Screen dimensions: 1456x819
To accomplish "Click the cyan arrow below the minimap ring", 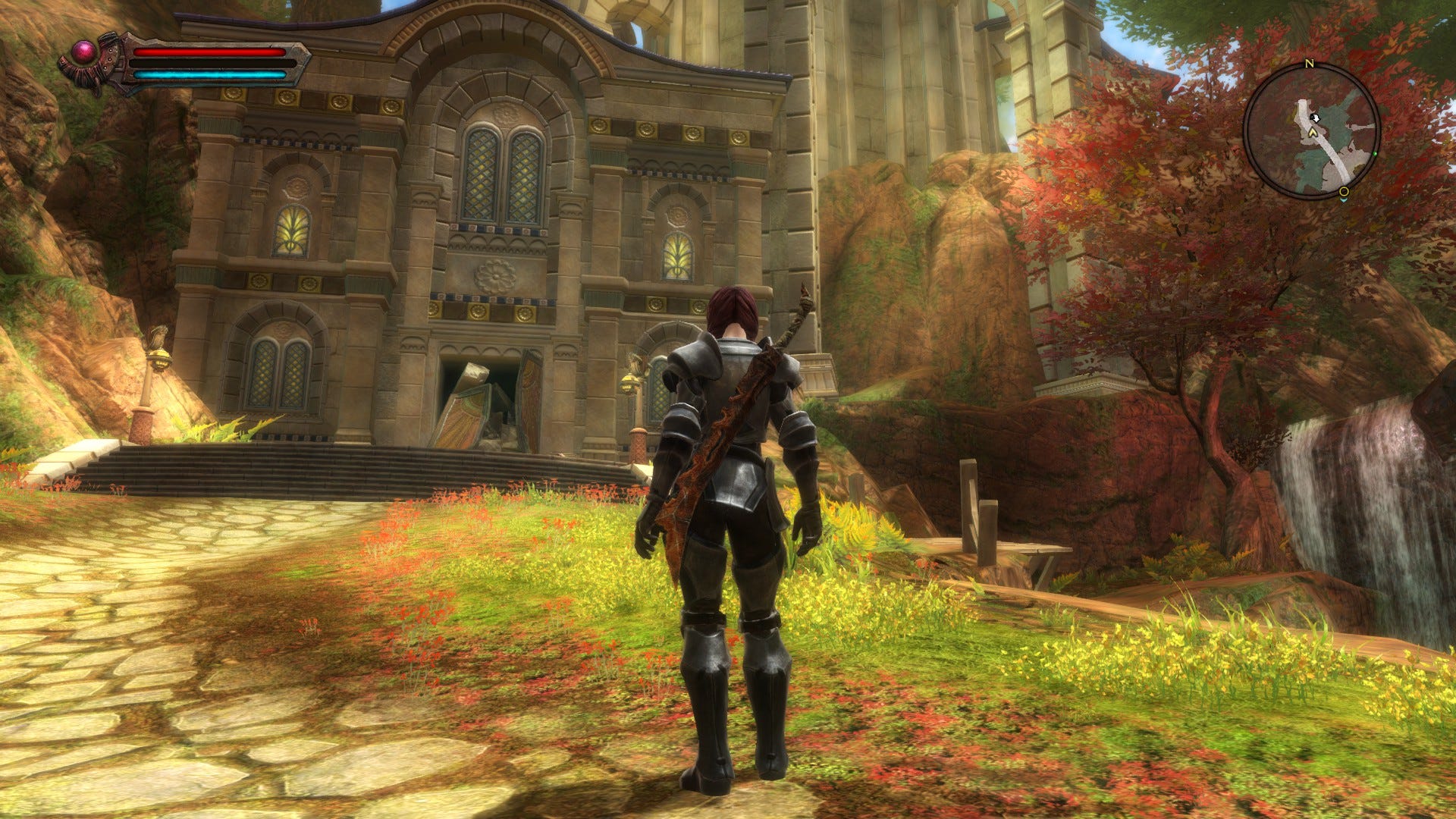I will (1345, 199).
